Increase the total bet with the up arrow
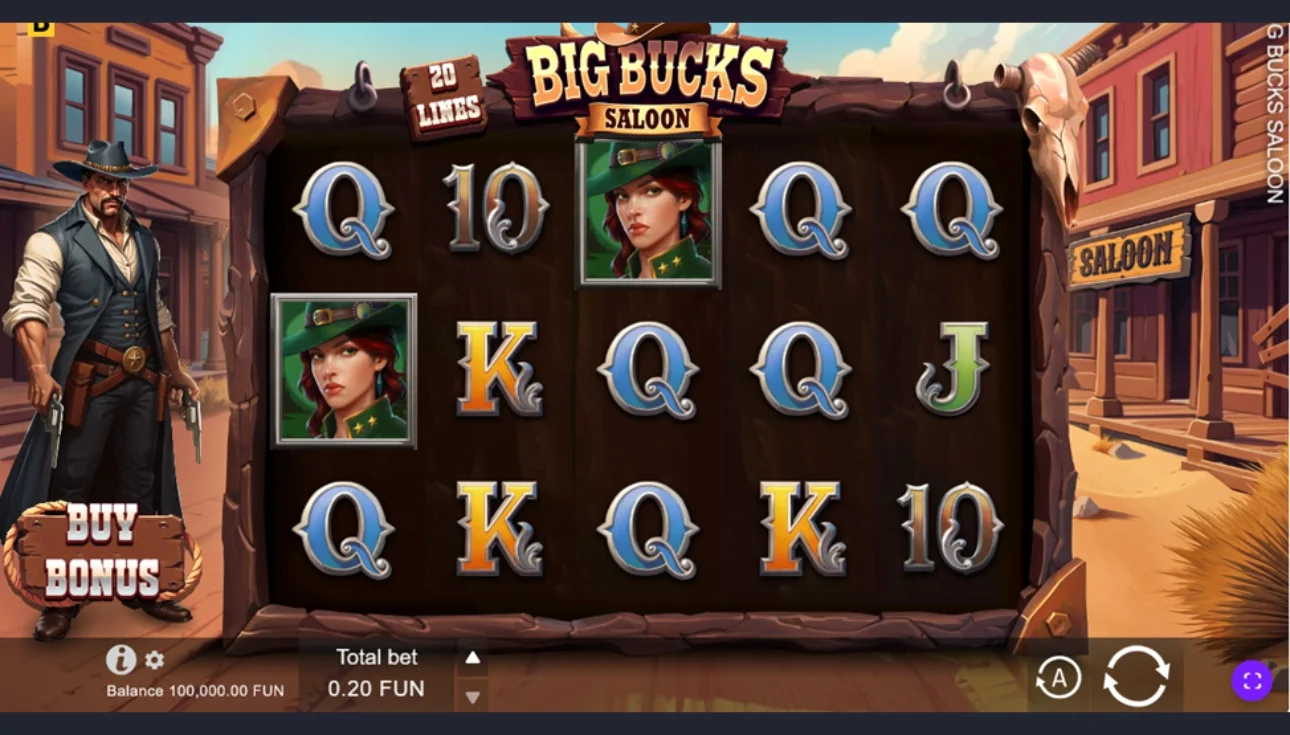The width and height of the screenshot is (1290, 735). 472,657
